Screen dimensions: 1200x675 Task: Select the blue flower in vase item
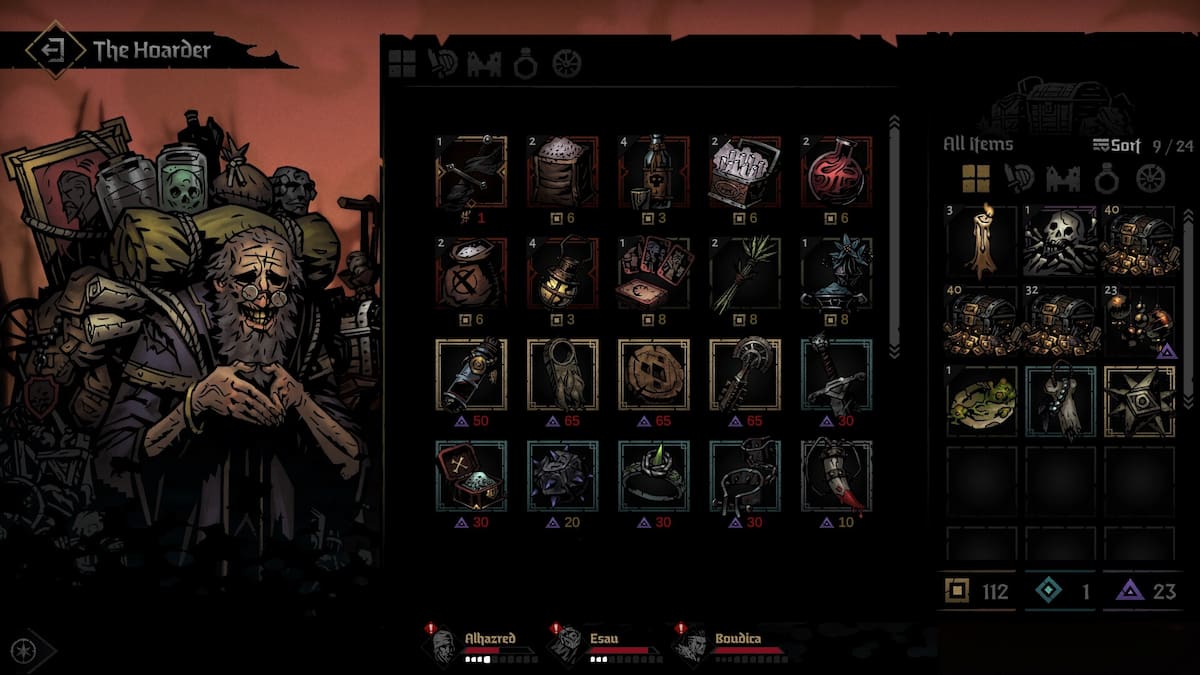tap(836, 272)
